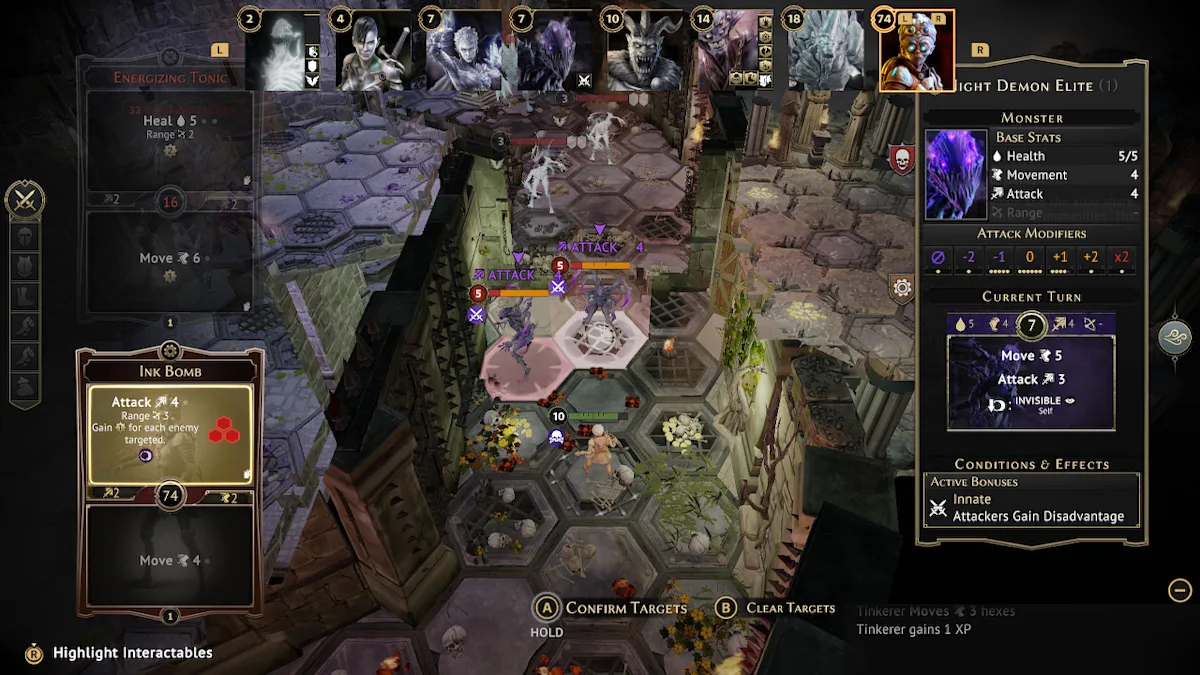
Task: Open the gear settings shield icon
Action: coord(902,289)
